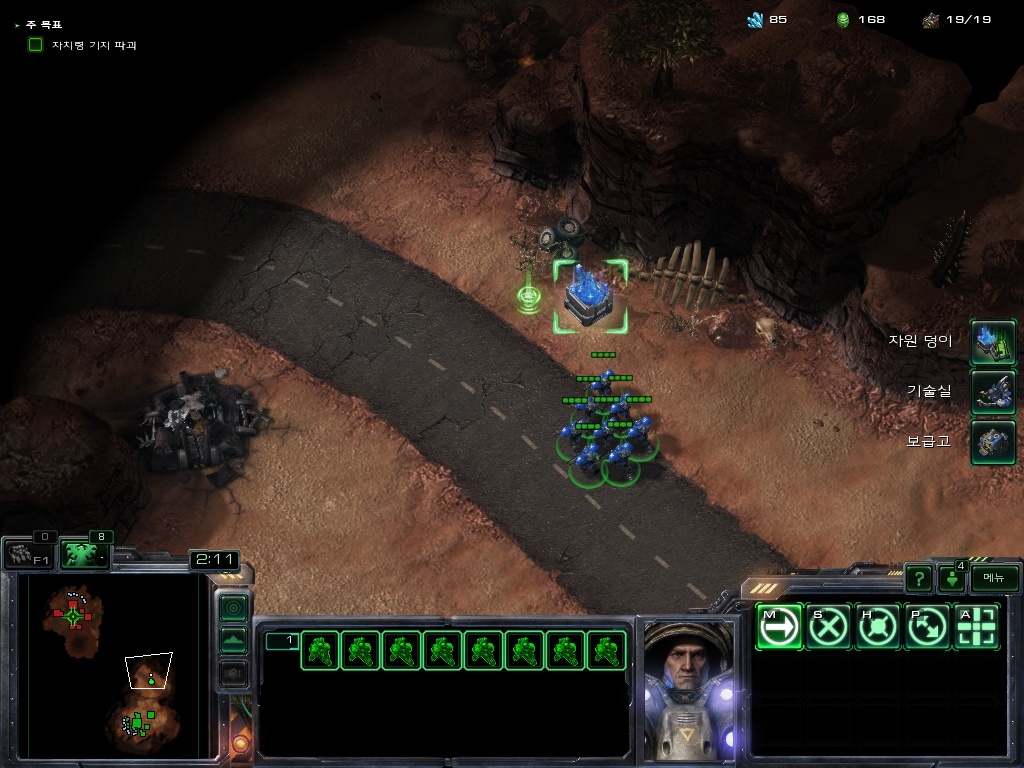Choose the Patrol command

coord(927,627)
